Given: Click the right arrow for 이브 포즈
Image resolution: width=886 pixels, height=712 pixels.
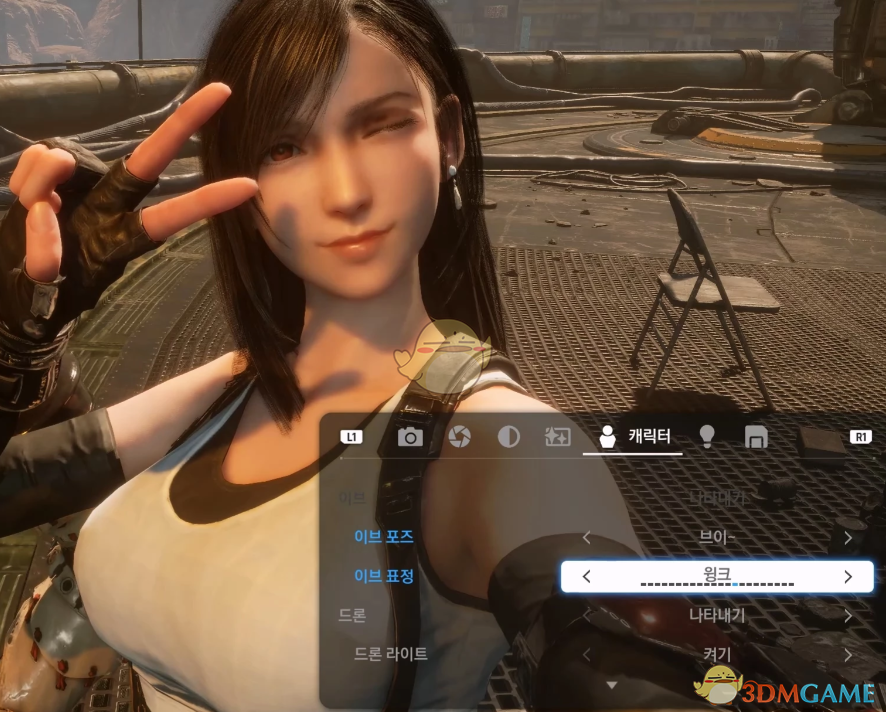Looking at the screenshot, I should click(x=847, y=538).
